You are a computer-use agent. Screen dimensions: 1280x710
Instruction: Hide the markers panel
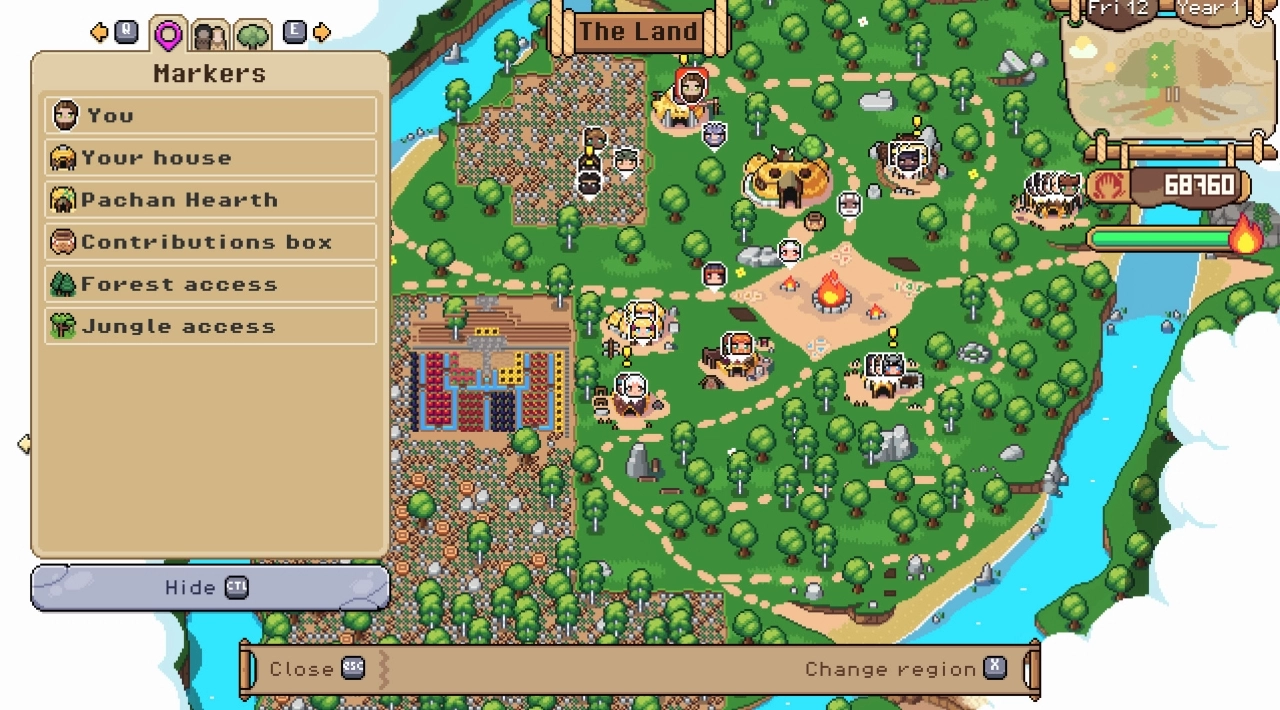tap(210, 587)
